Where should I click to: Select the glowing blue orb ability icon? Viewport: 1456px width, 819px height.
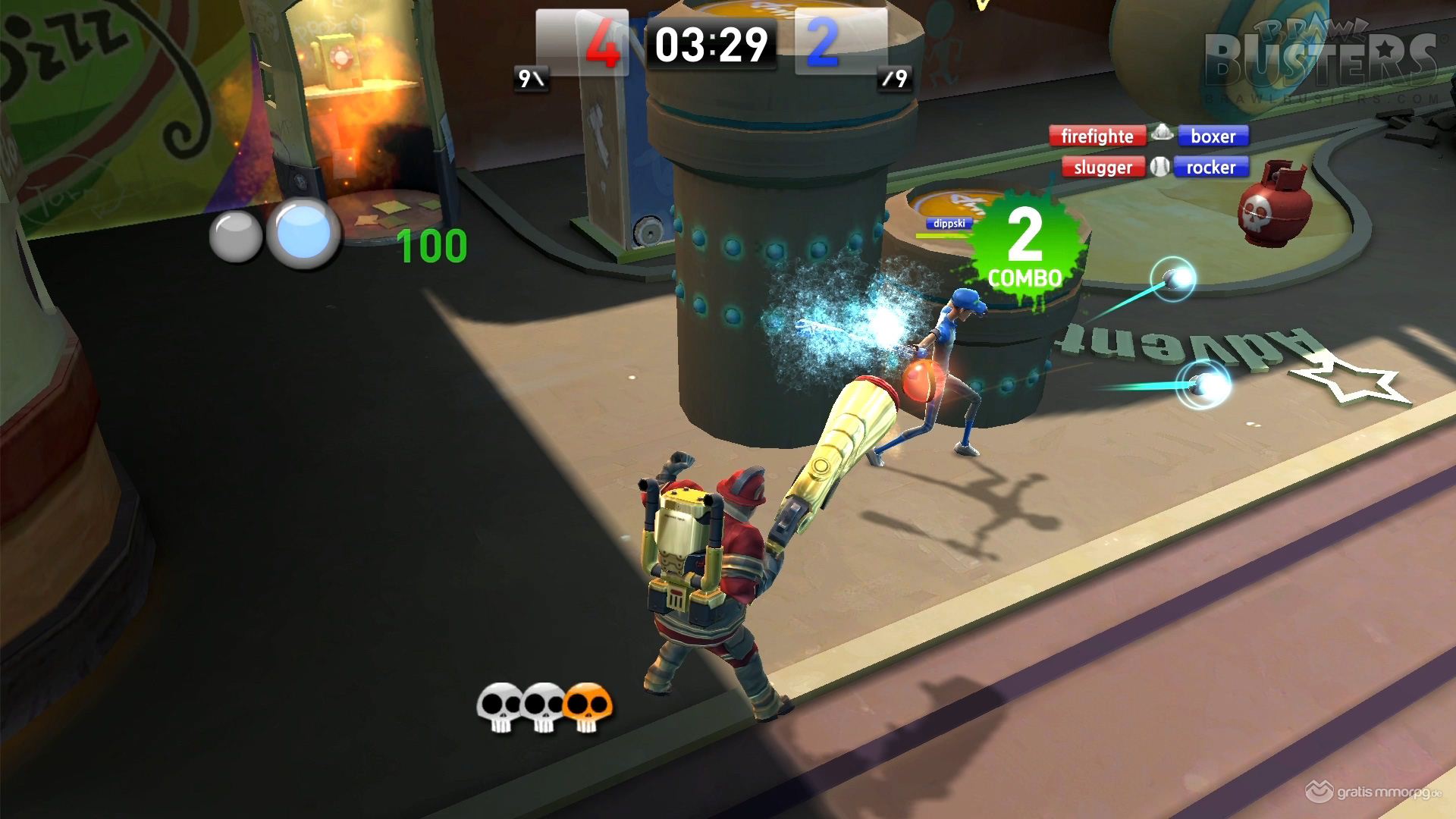[303, 233]
